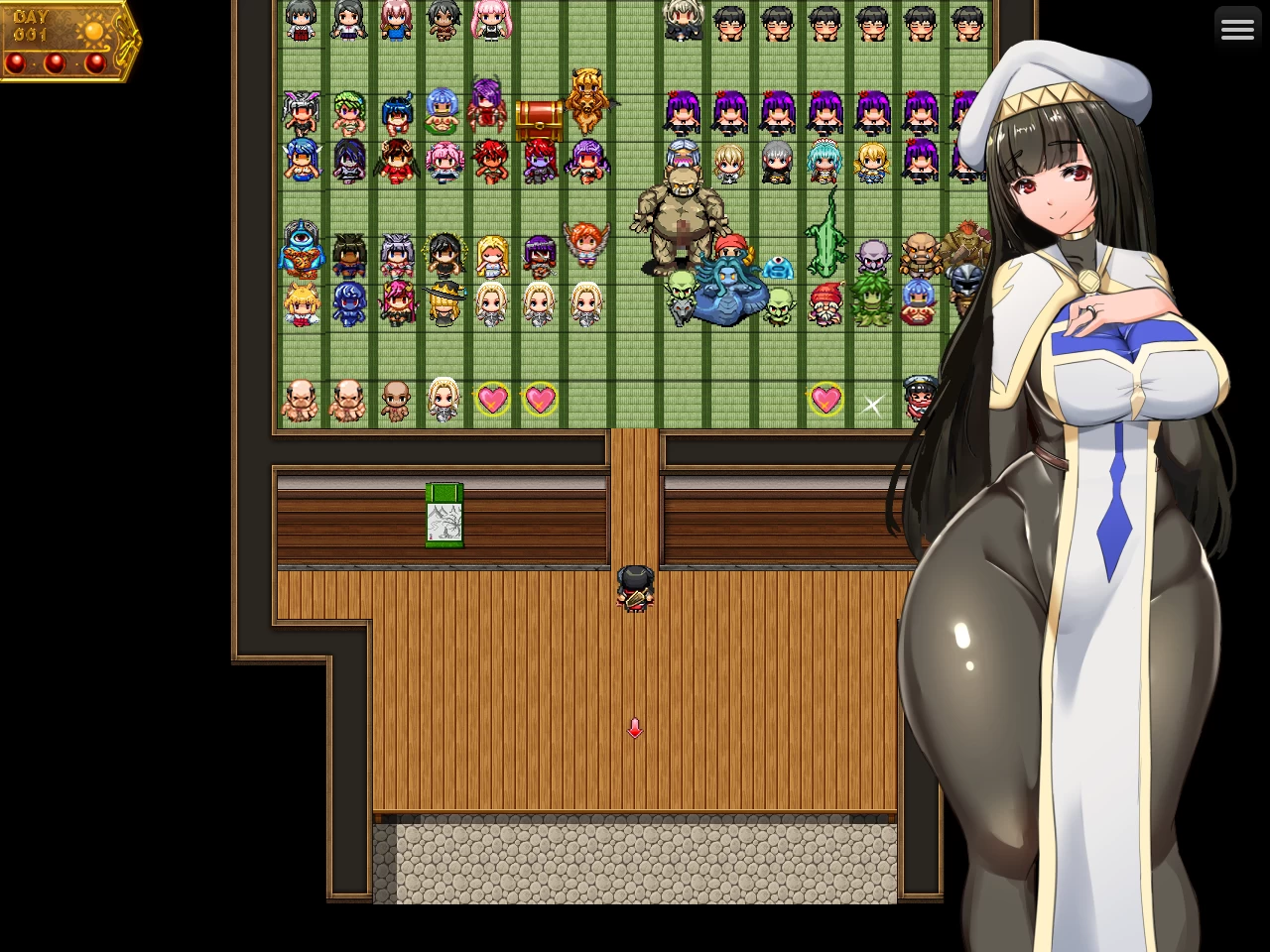The height and width of the screenshot is (952, 1270).
Task: Click the red down-arrow indicator above the doorway
Action: [x=635, y=727]
